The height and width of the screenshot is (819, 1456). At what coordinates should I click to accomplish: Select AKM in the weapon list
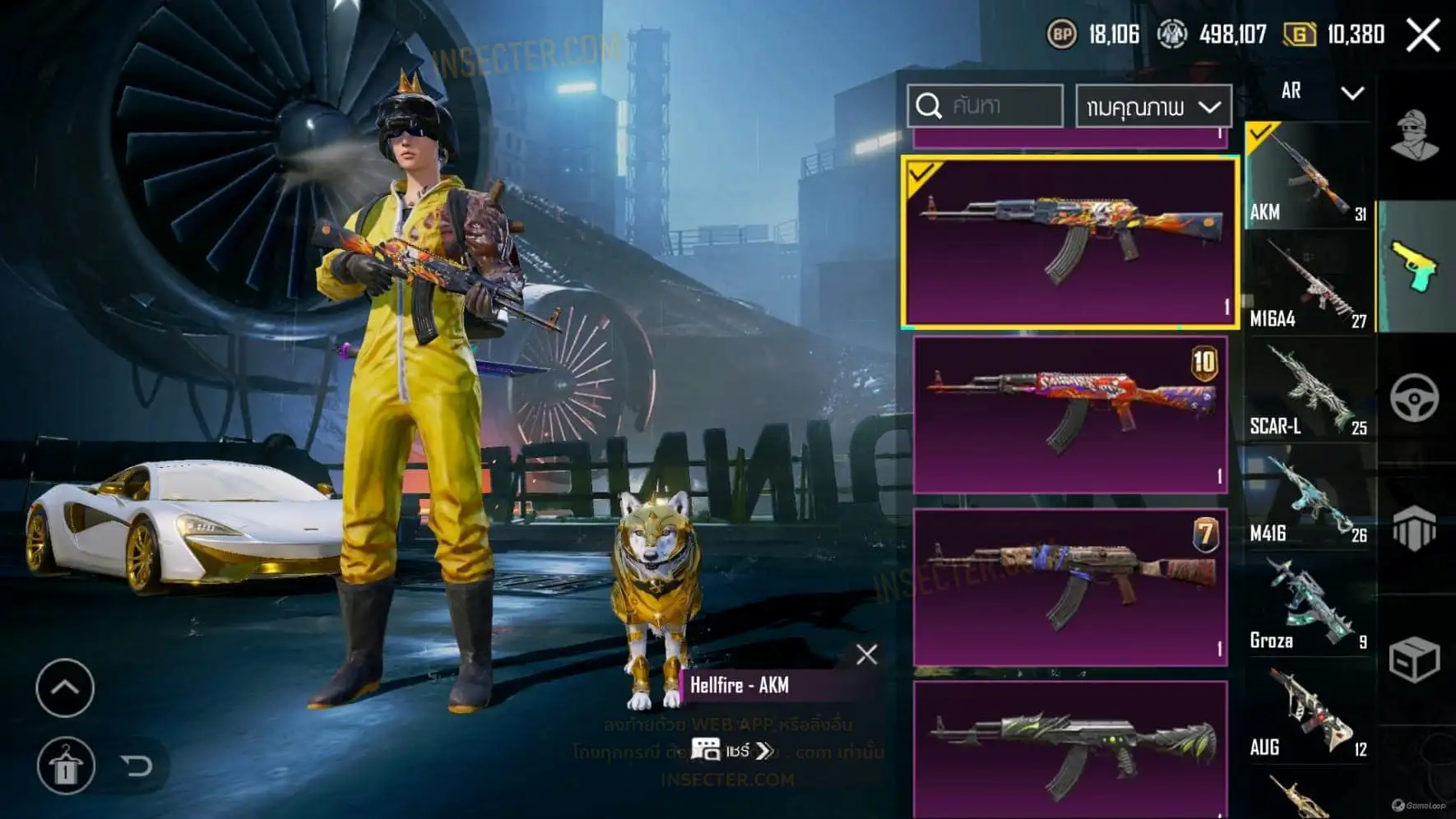pos(1307,175)
